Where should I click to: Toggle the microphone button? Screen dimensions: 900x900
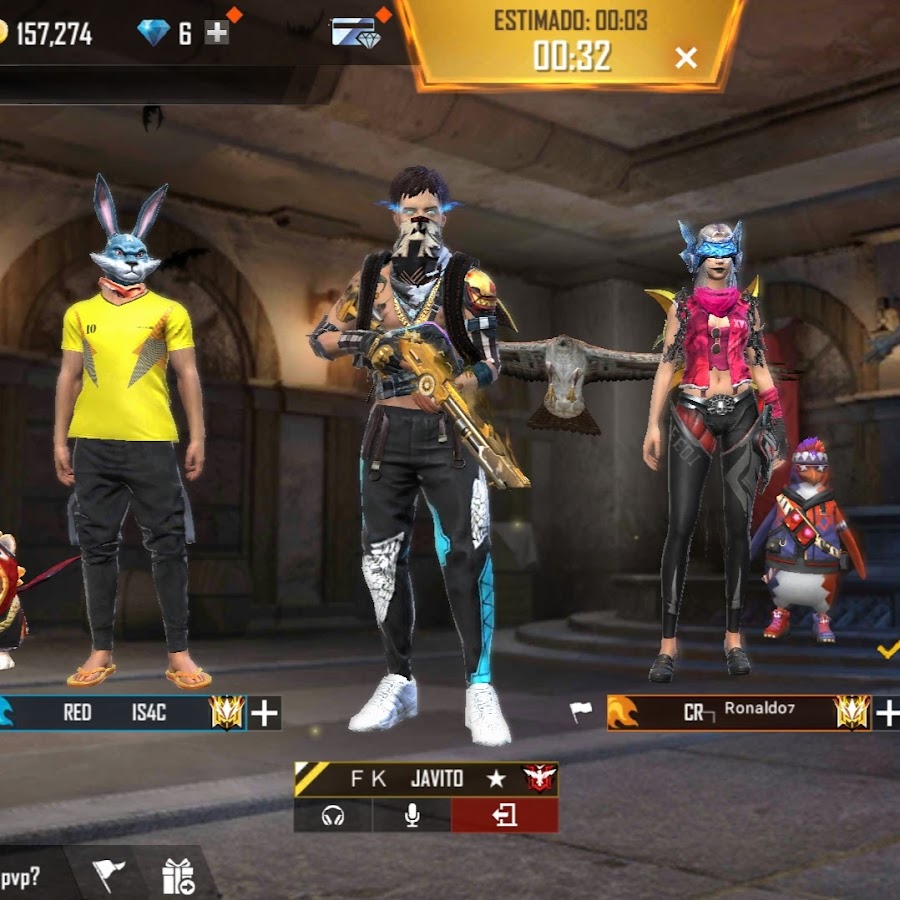coord(411,816)
